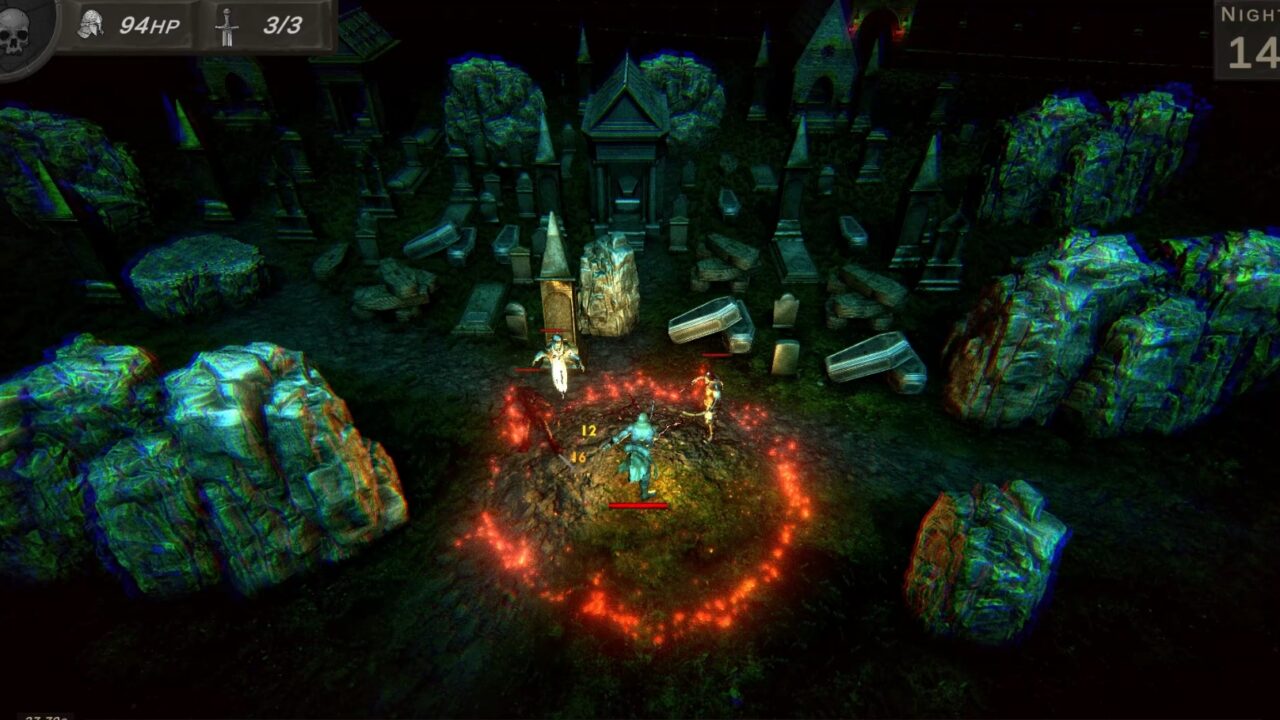This screenshot has width=1280, height=720.
Task: Click the damage number 16
Action: (576, 456)
